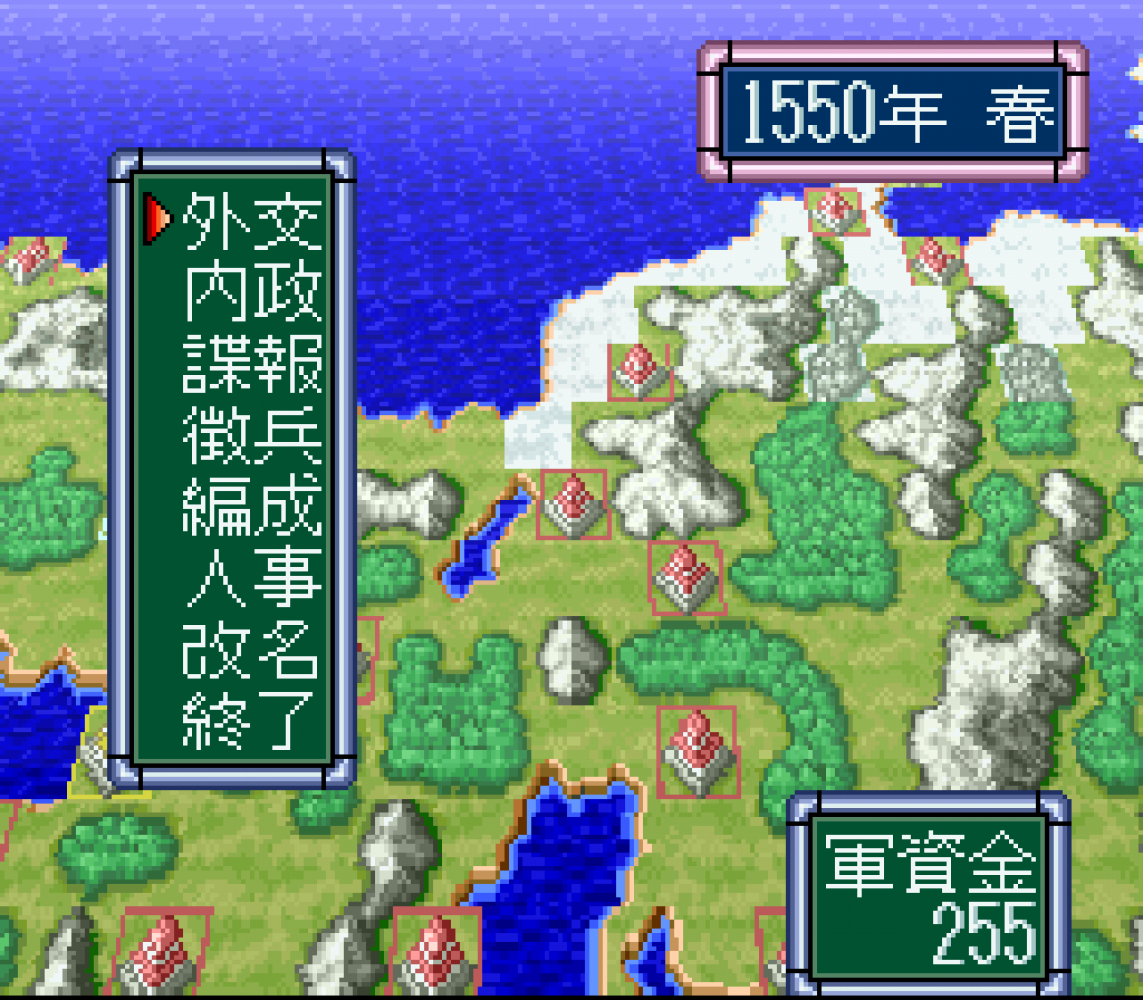Select the 外交 (Diplomacy) menu entry
Image resolution: width=1143 pixels, height=1000 pixels.
252,220
